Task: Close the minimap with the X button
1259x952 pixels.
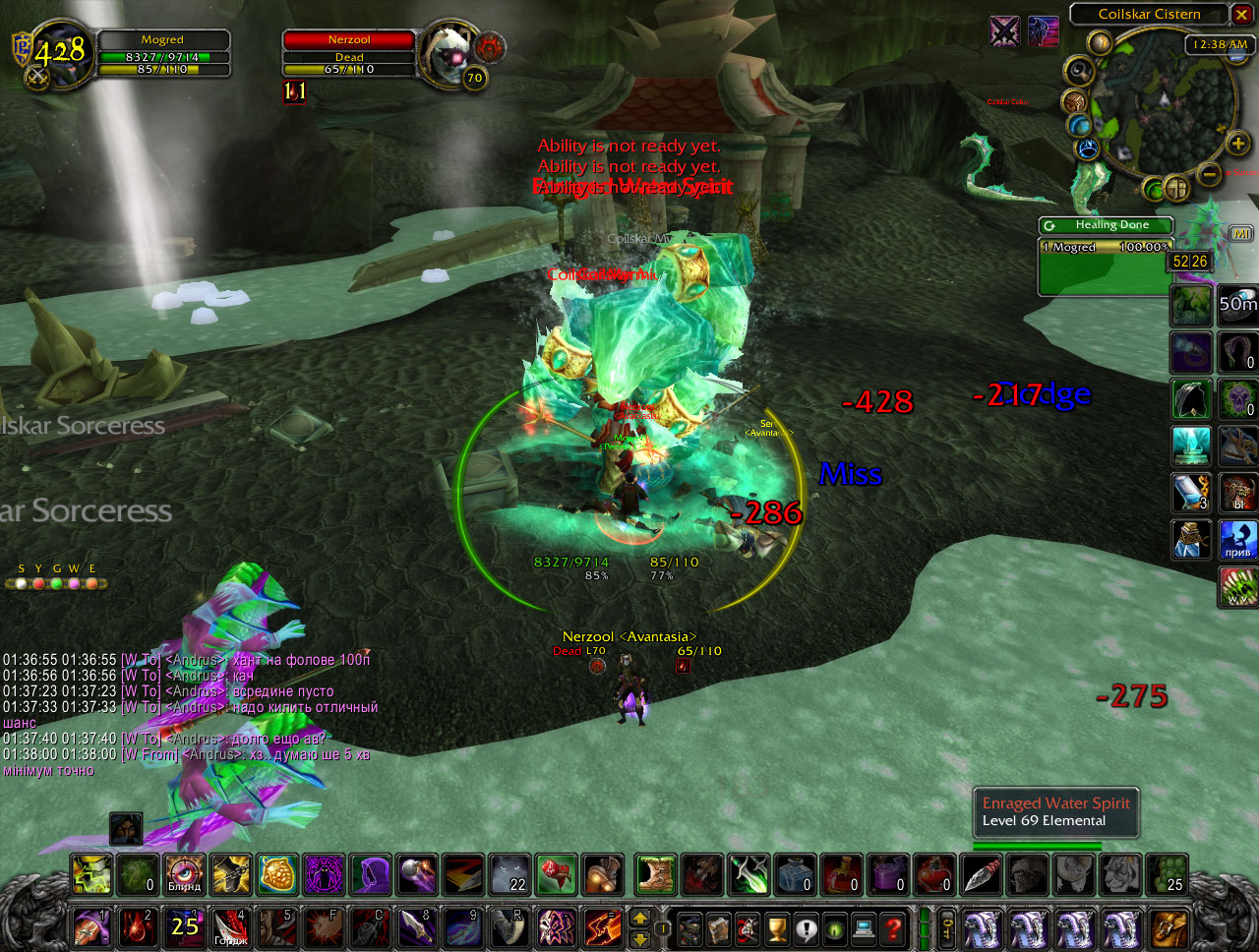Action: click(1242, 14)
